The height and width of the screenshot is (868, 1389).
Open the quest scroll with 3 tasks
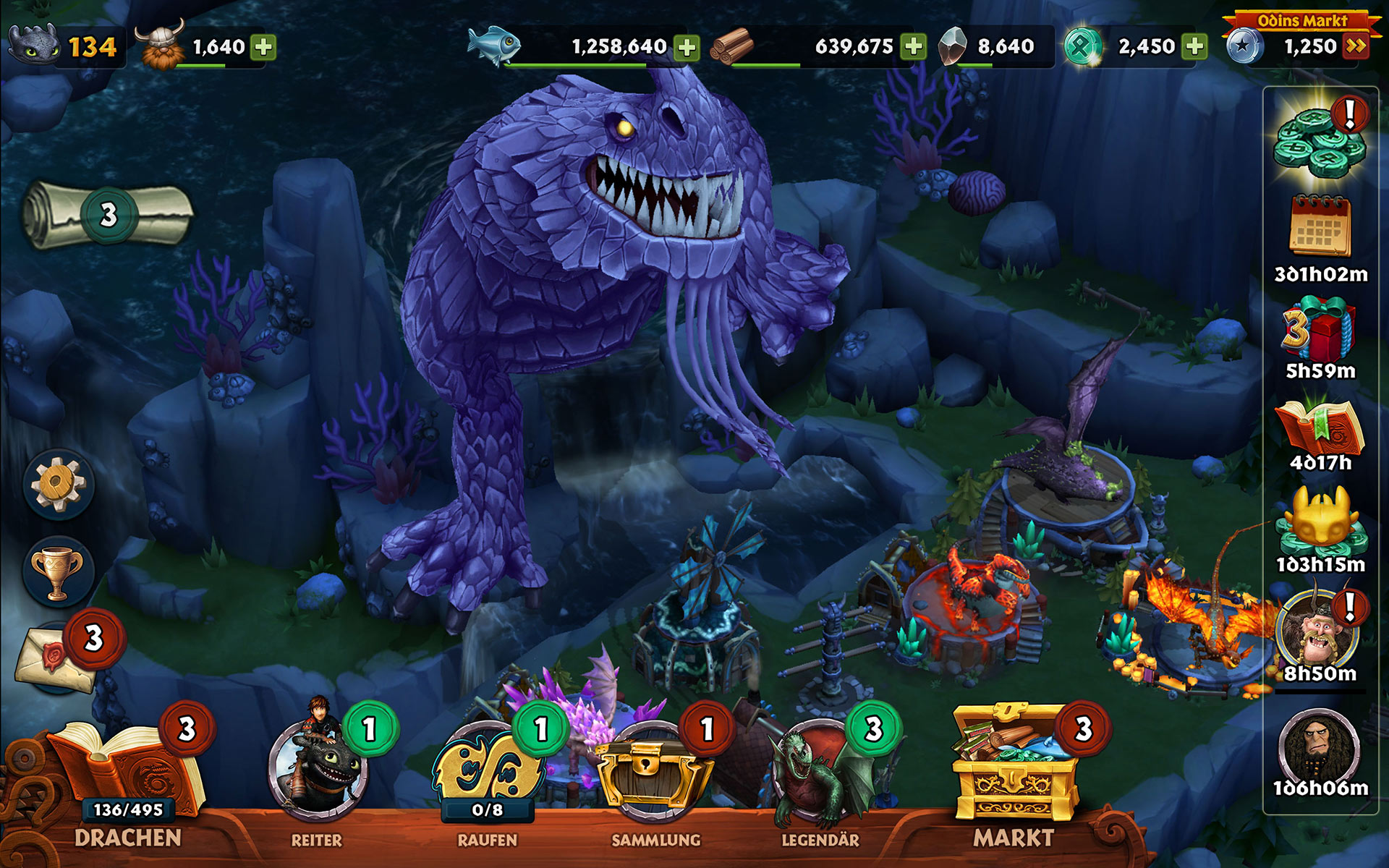click(x=109, y=215)
